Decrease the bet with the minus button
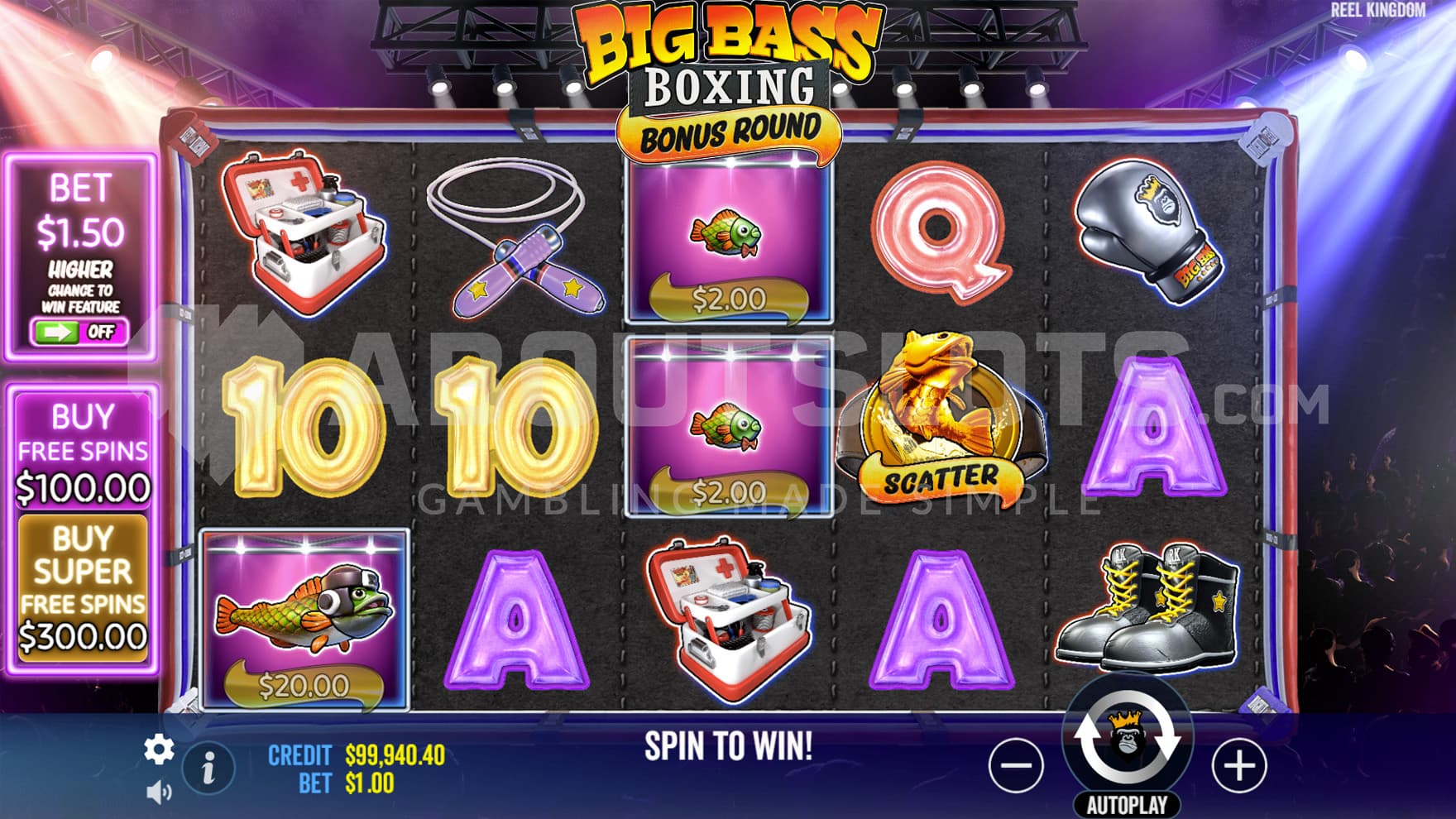1456x819 pixels. (1016, 764)
